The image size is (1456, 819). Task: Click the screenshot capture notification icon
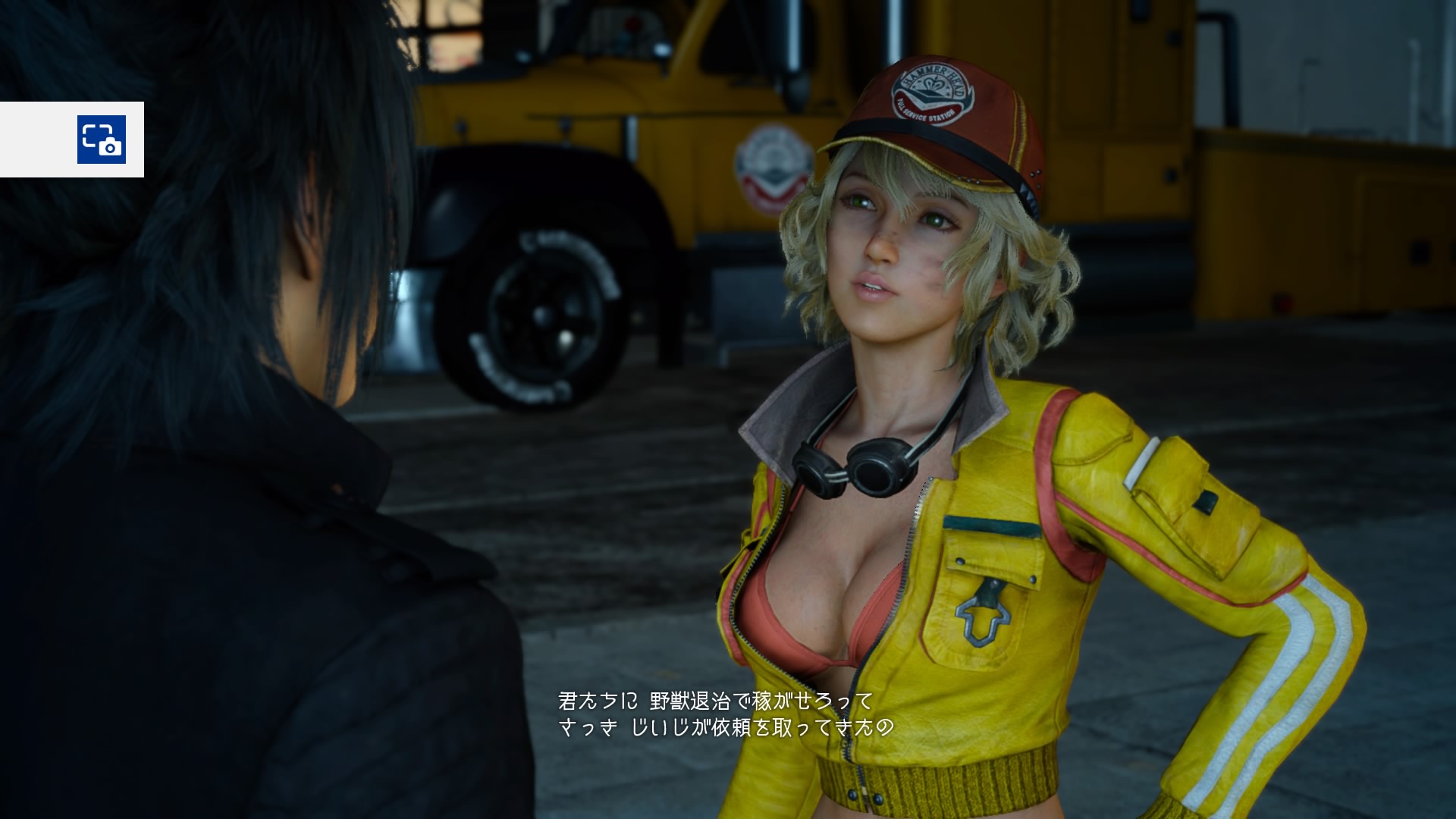[x=101, y=140]
